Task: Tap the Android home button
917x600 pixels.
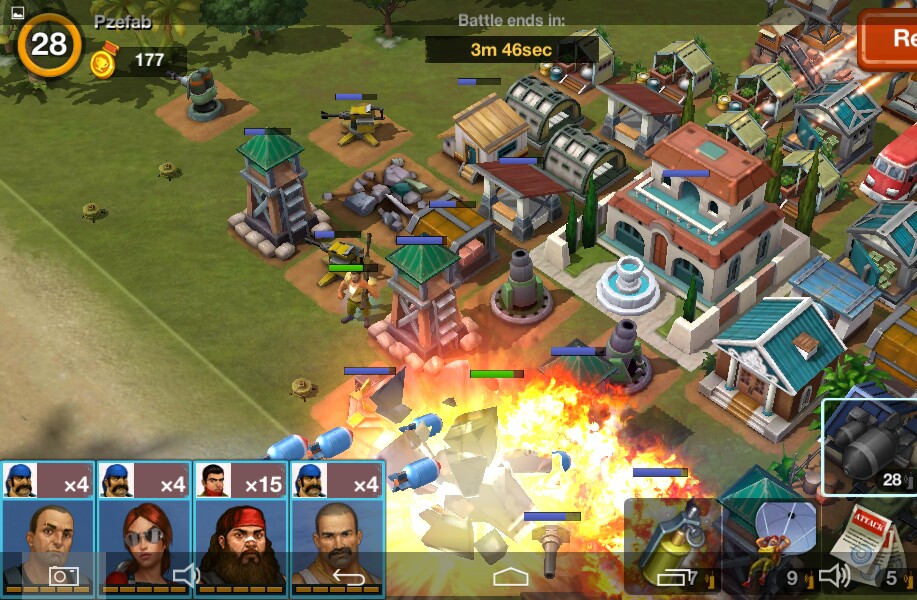Action: coord(510,576)
